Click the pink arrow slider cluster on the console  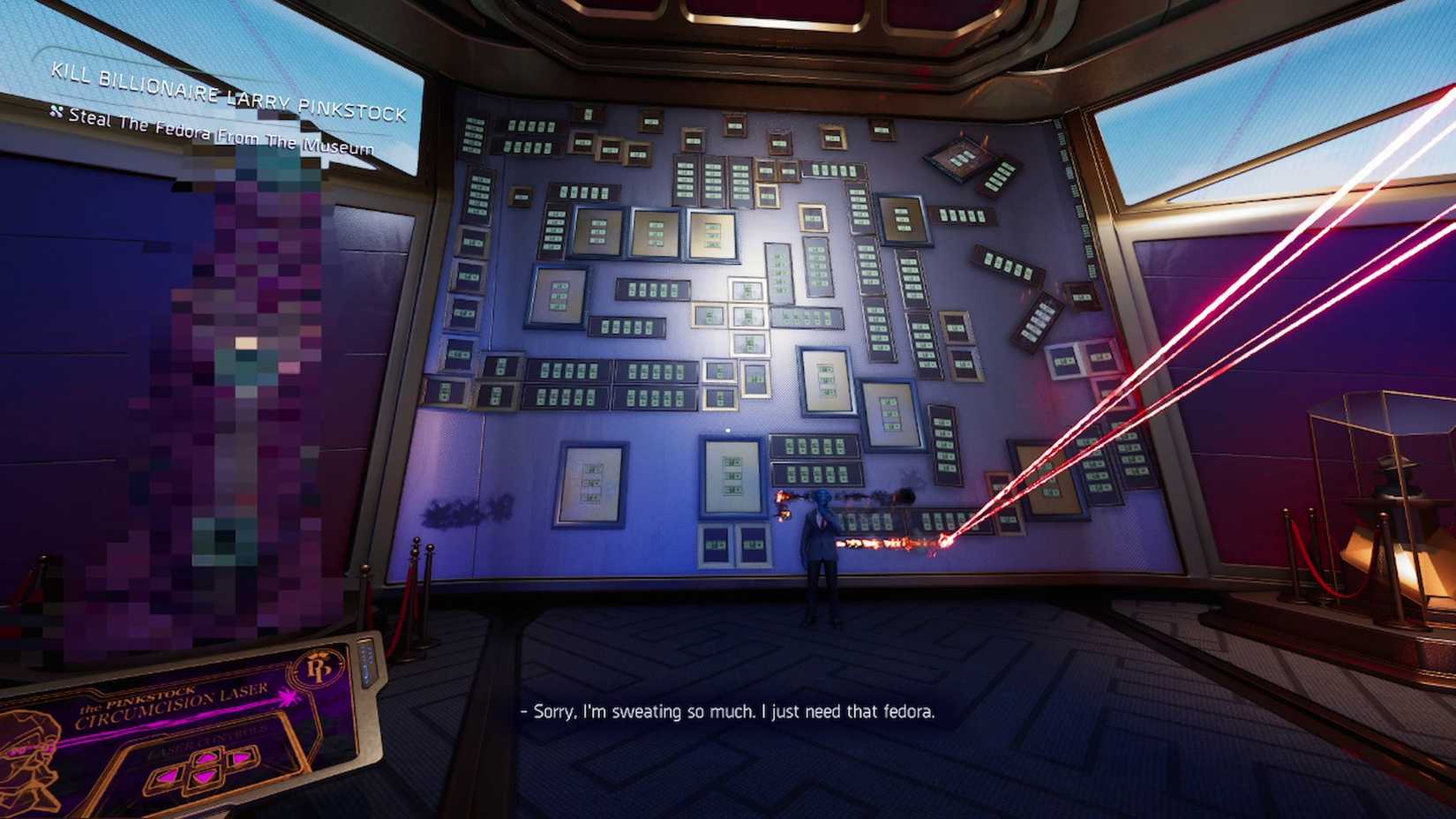click(208, 767)
